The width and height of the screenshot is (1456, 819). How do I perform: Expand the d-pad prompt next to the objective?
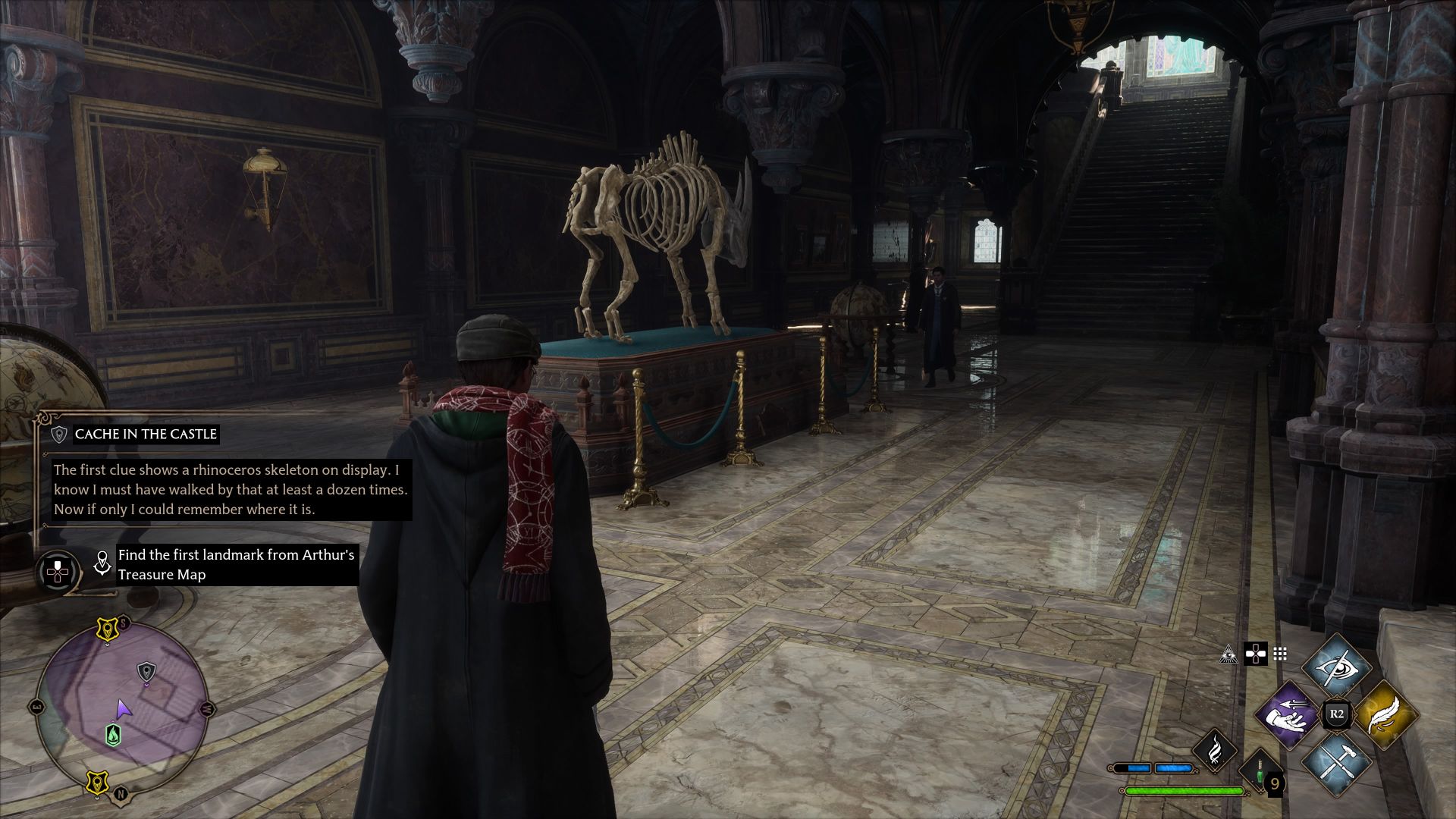pos(58,571)
